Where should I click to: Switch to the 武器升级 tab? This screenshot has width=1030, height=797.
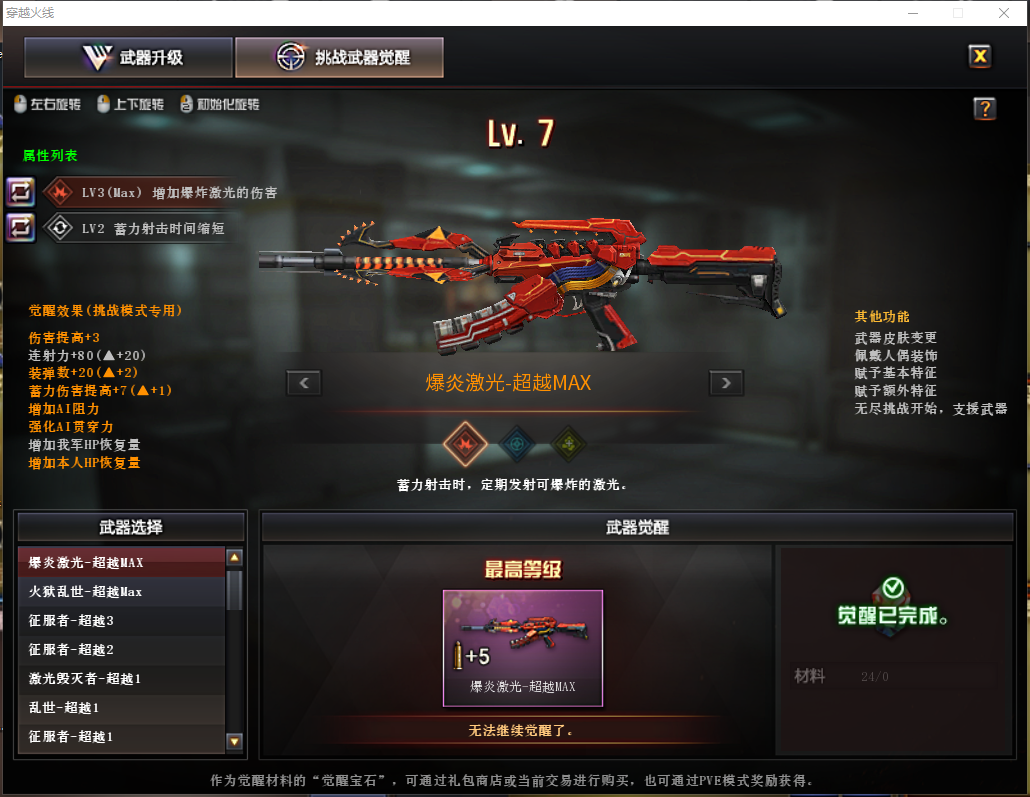pos(129,58)
